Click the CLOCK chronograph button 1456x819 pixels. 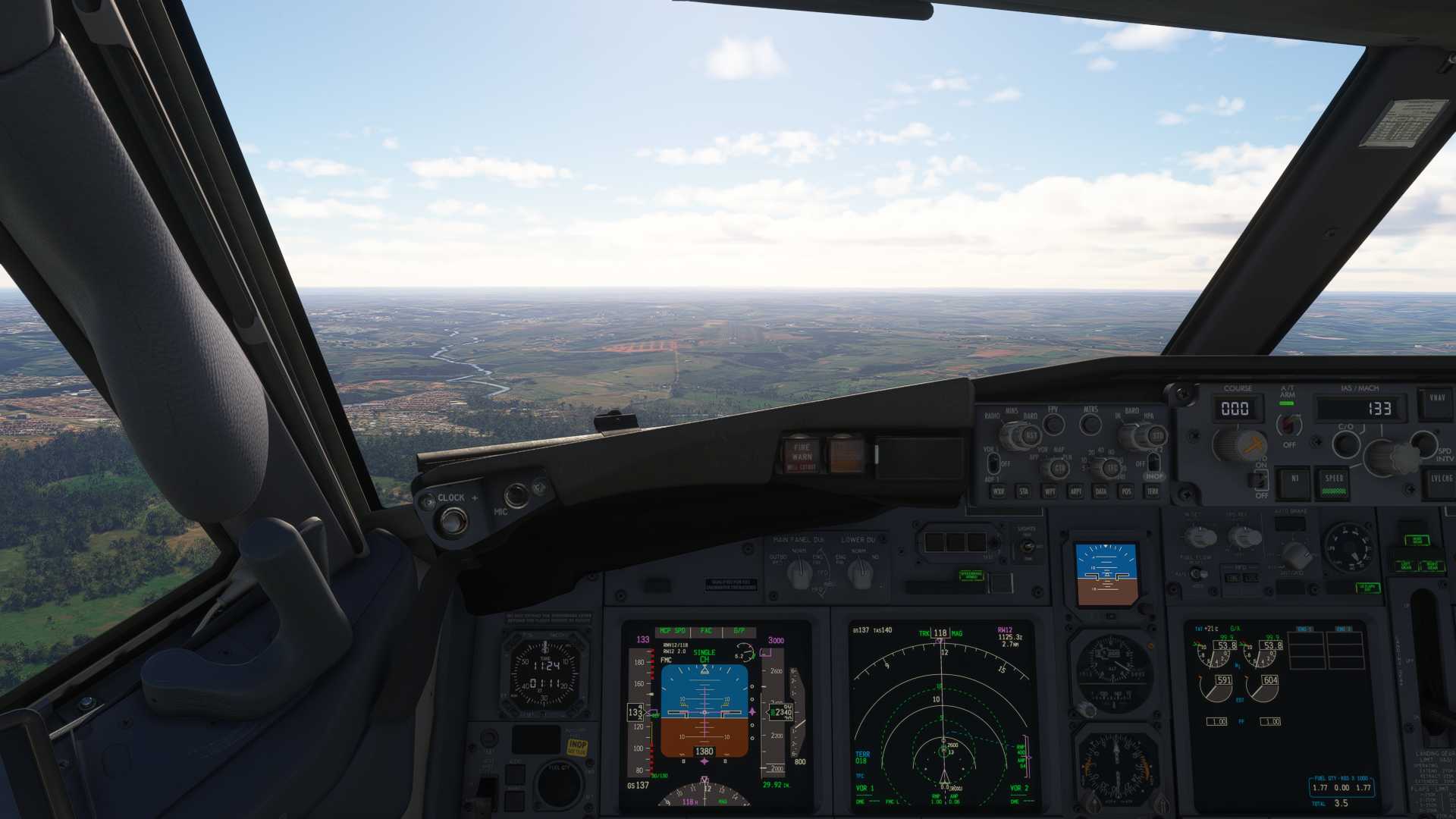point(453,521)
